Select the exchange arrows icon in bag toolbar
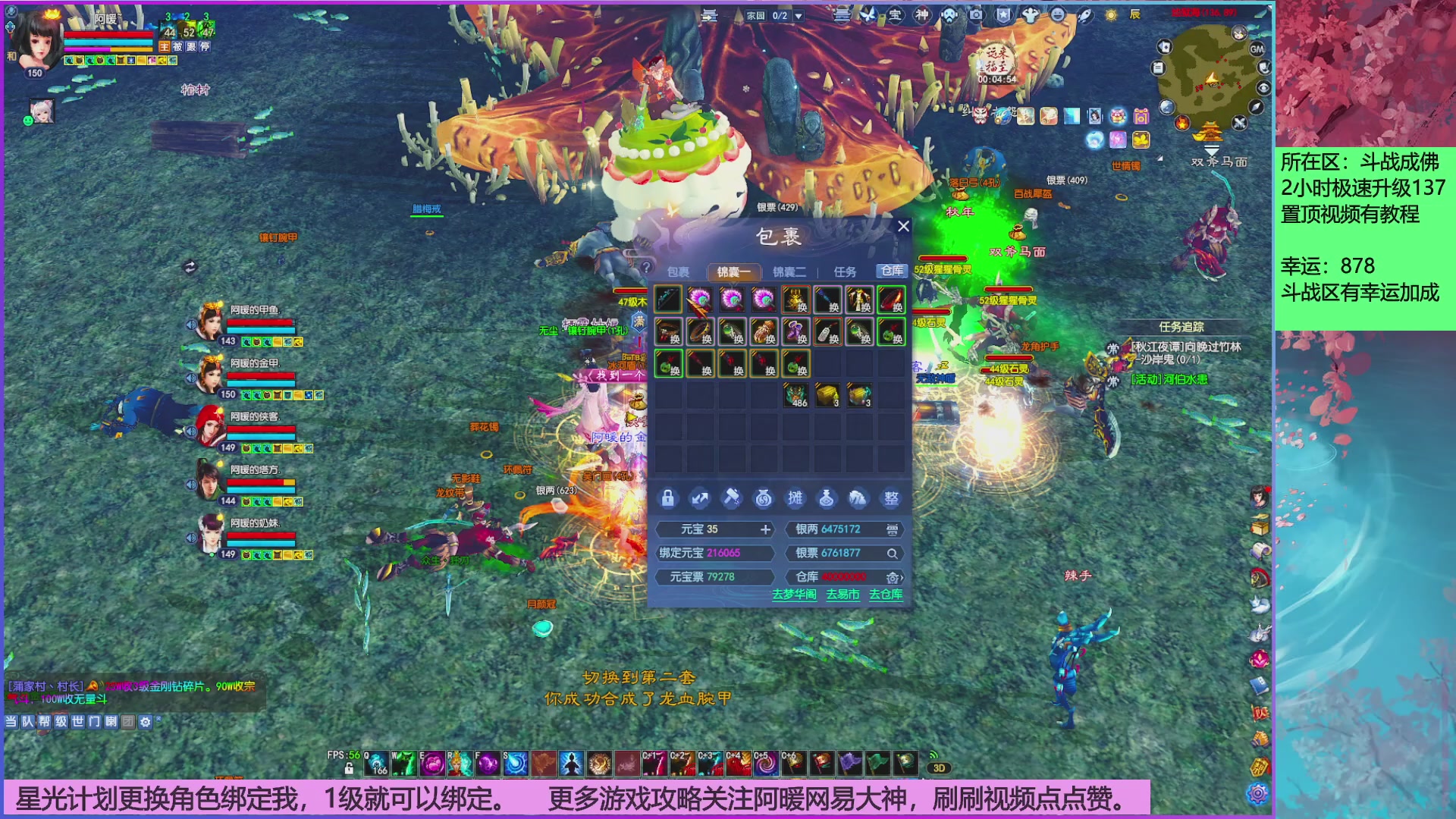Viewport: 1456px width, 819px height. coord(698,497)
